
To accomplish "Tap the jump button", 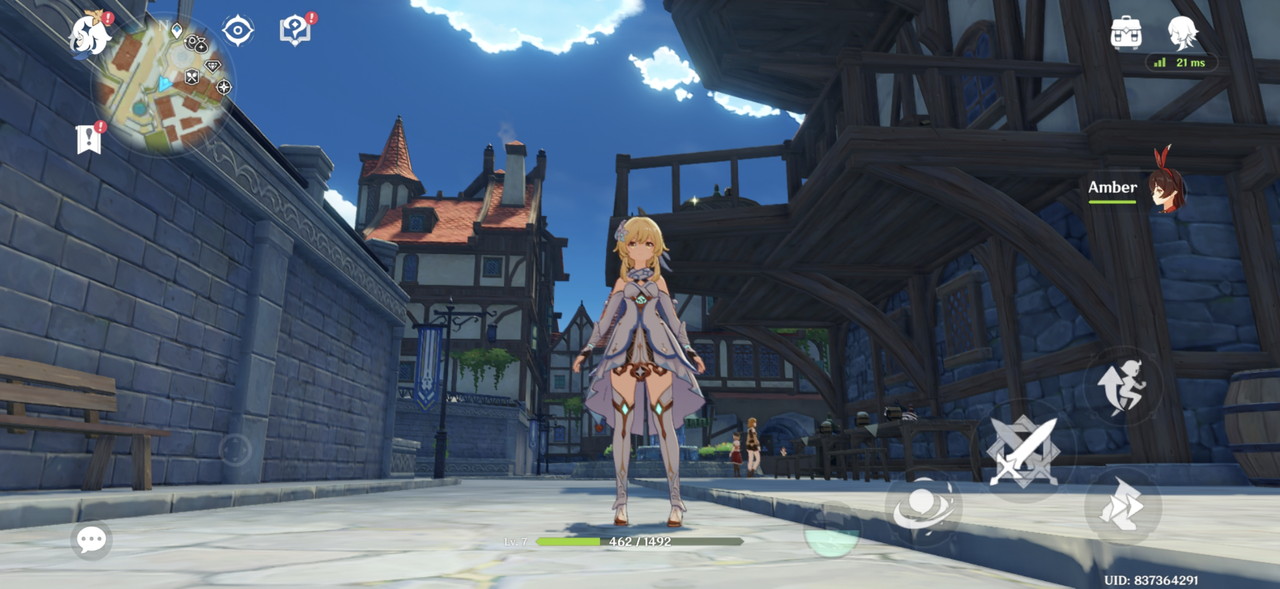I will point(1123,387).
